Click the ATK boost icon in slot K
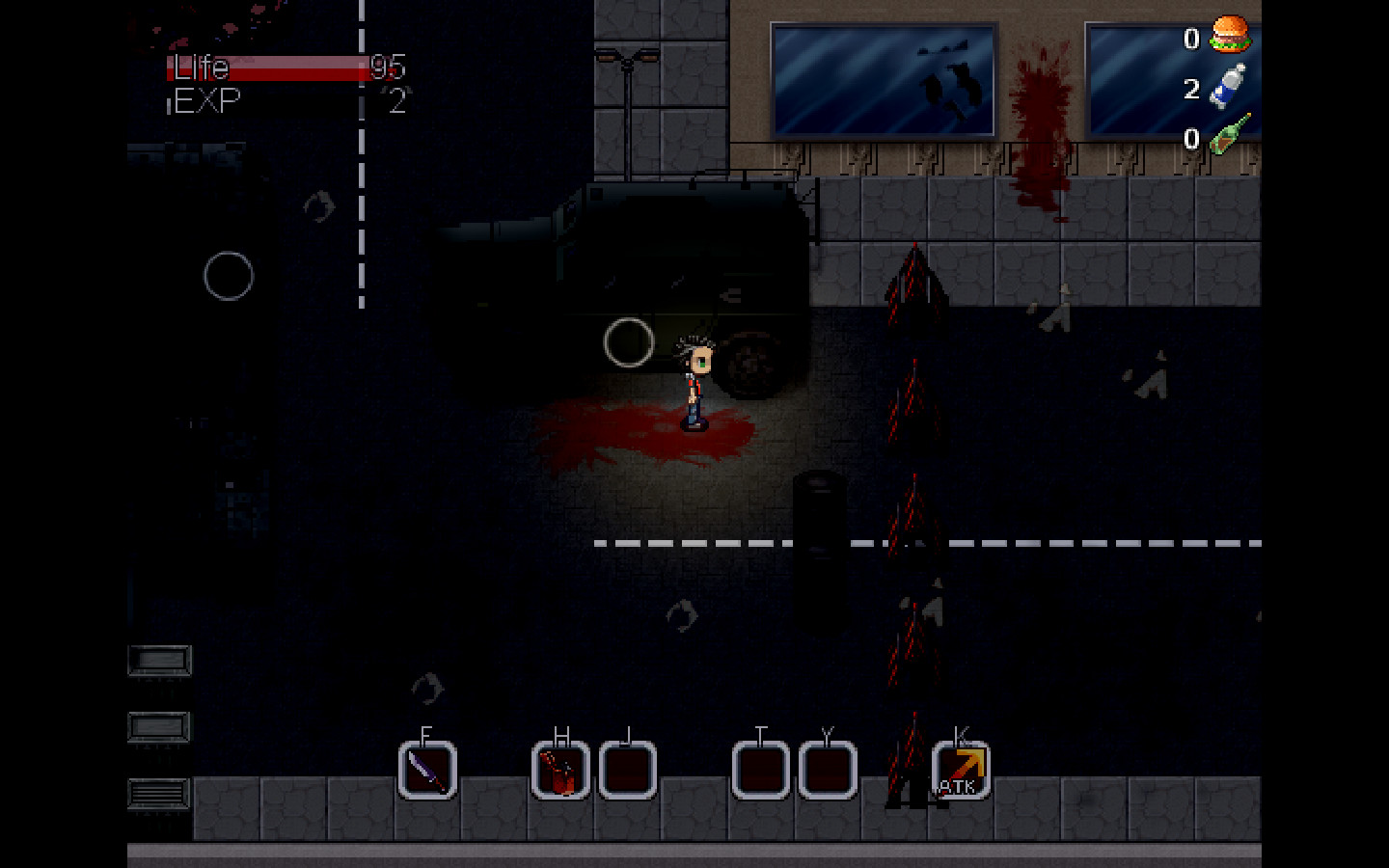Image resolution: width=1389 pixels, height=868 pixels. tap(961, 769)
